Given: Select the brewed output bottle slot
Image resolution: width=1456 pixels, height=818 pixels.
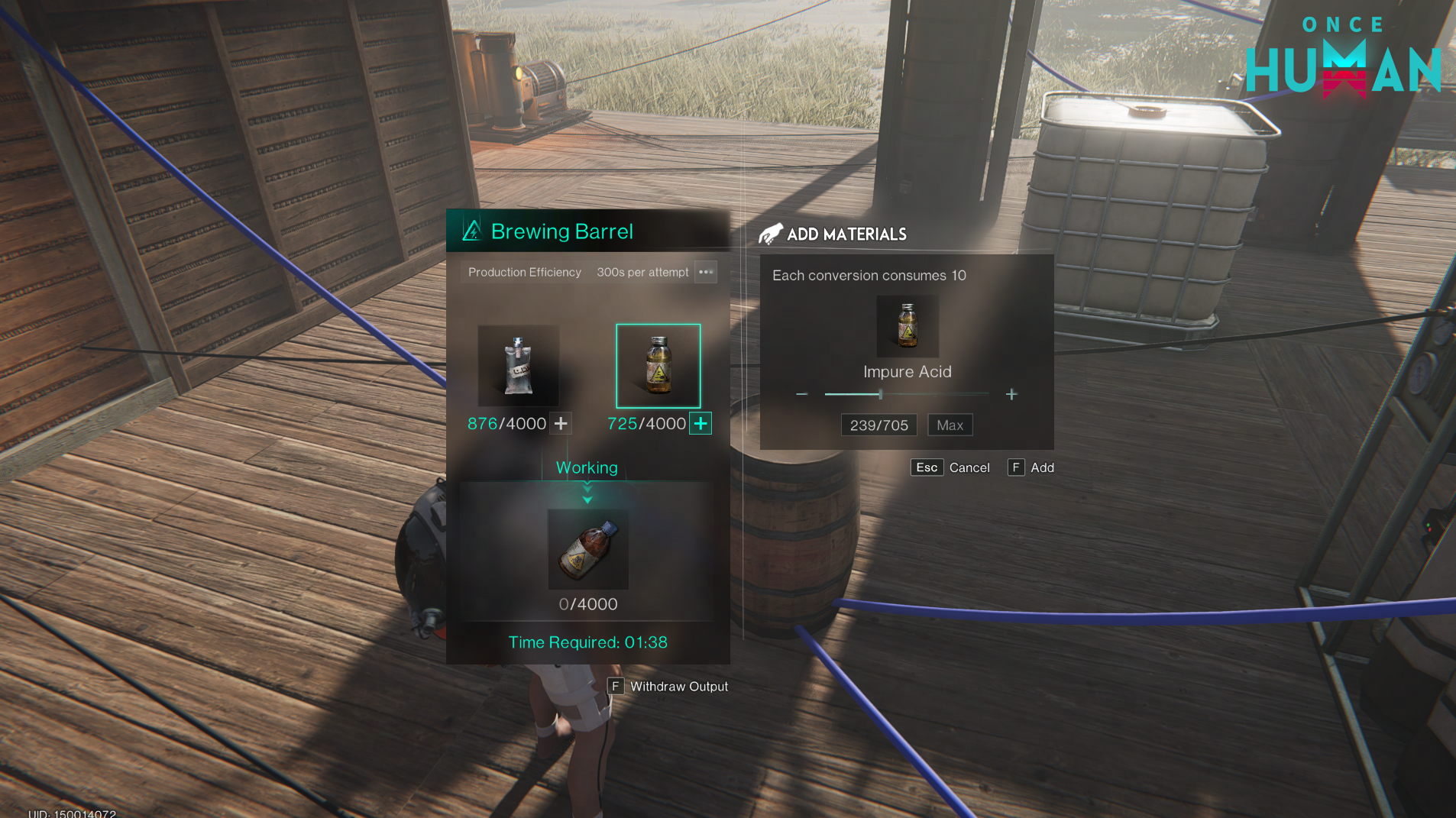Looking at the screenshot, I should [x=587, y=549].
